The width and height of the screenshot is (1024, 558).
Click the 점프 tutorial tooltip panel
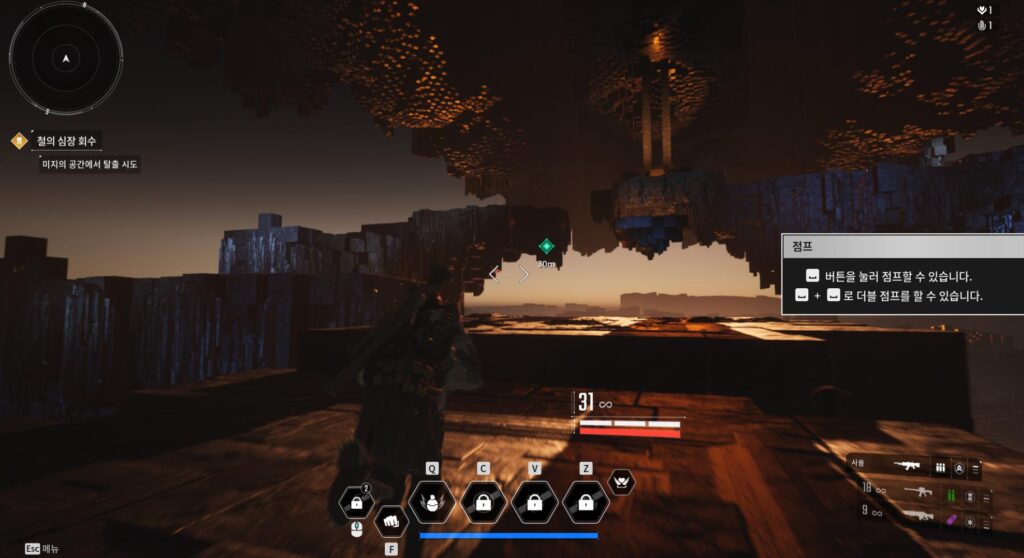tap(902, 275)
